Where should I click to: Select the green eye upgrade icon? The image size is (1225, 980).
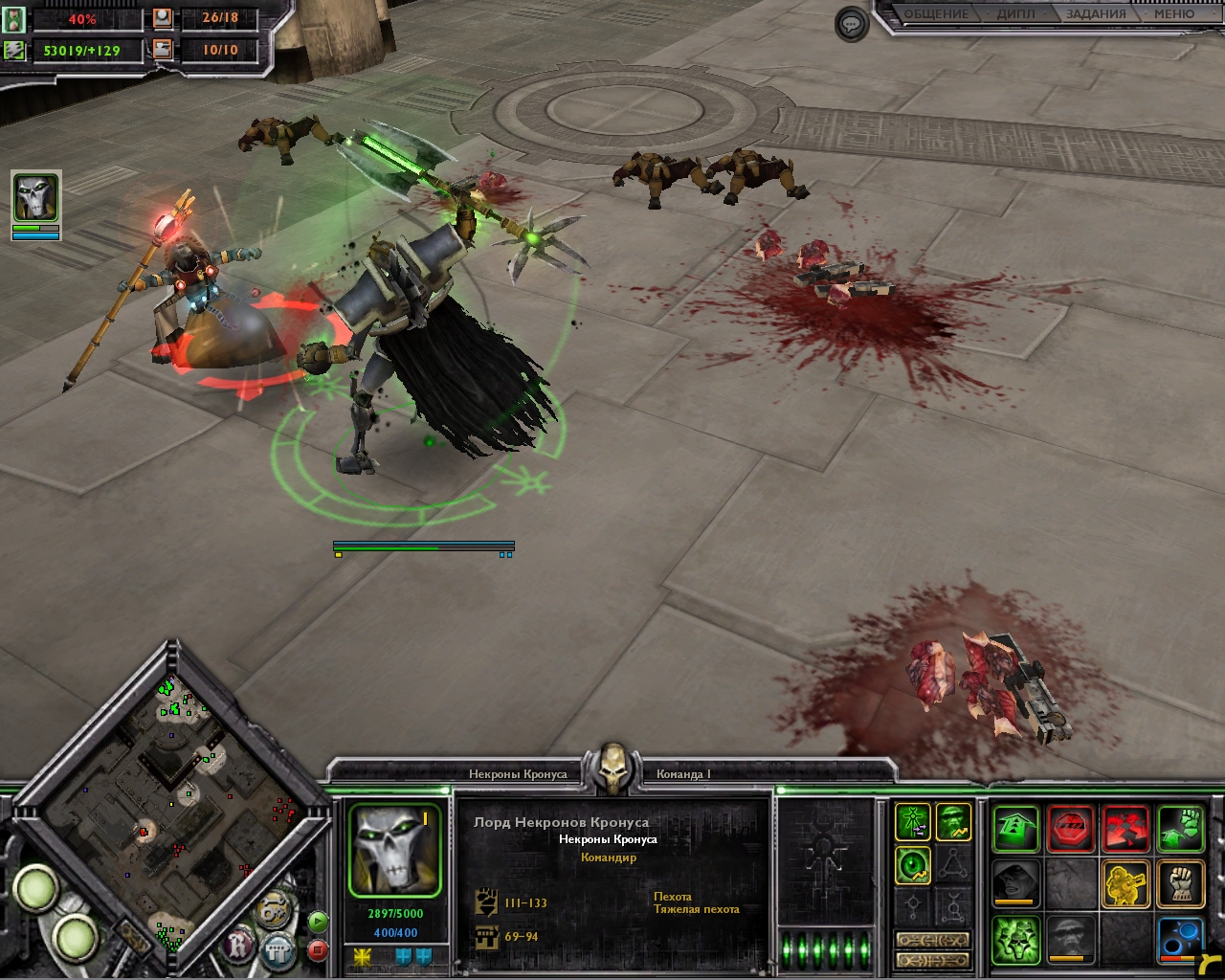(x=913, y=866)
